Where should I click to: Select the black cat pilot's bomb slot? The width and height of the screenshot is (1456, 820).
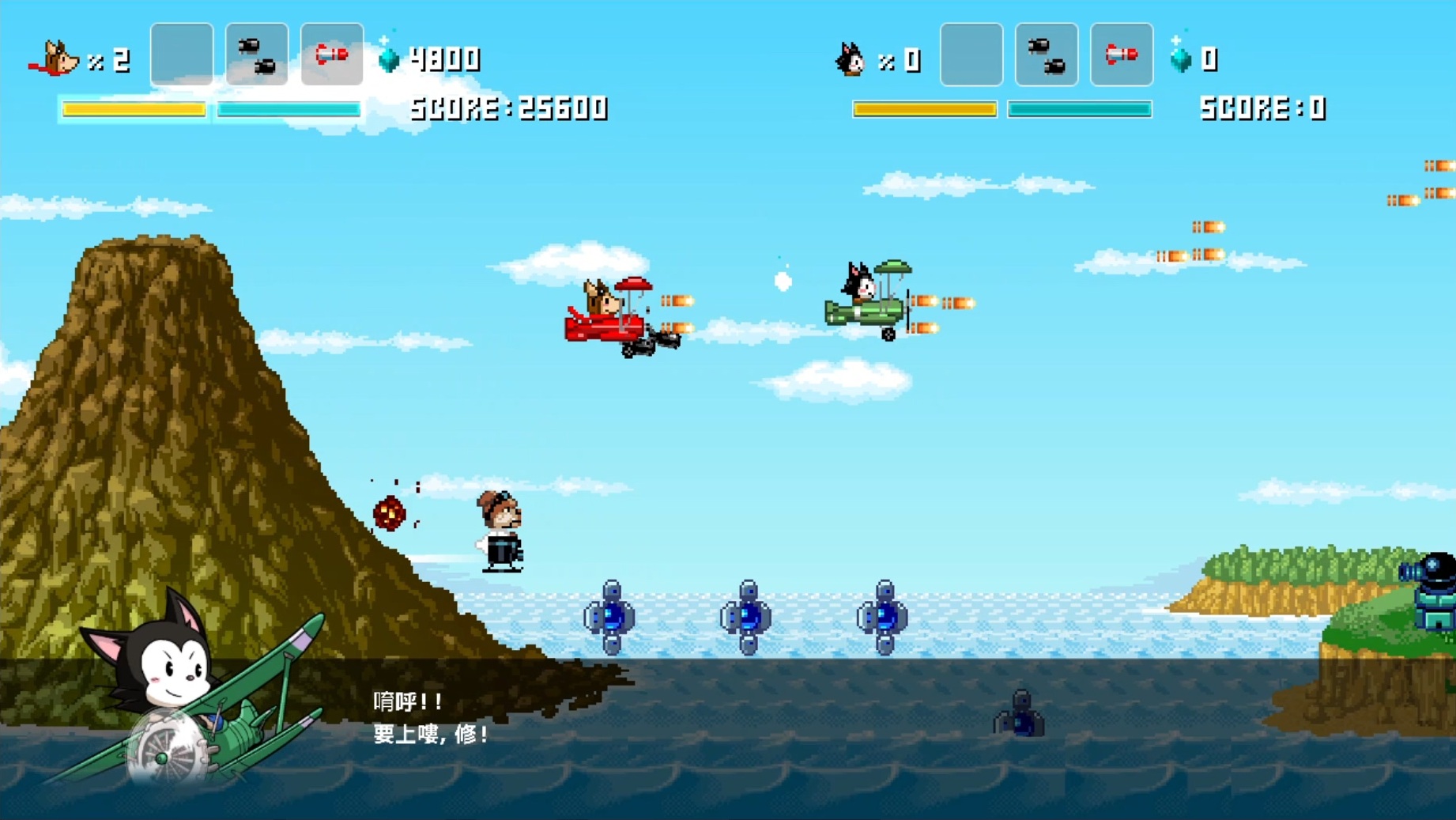(1047, 55)
